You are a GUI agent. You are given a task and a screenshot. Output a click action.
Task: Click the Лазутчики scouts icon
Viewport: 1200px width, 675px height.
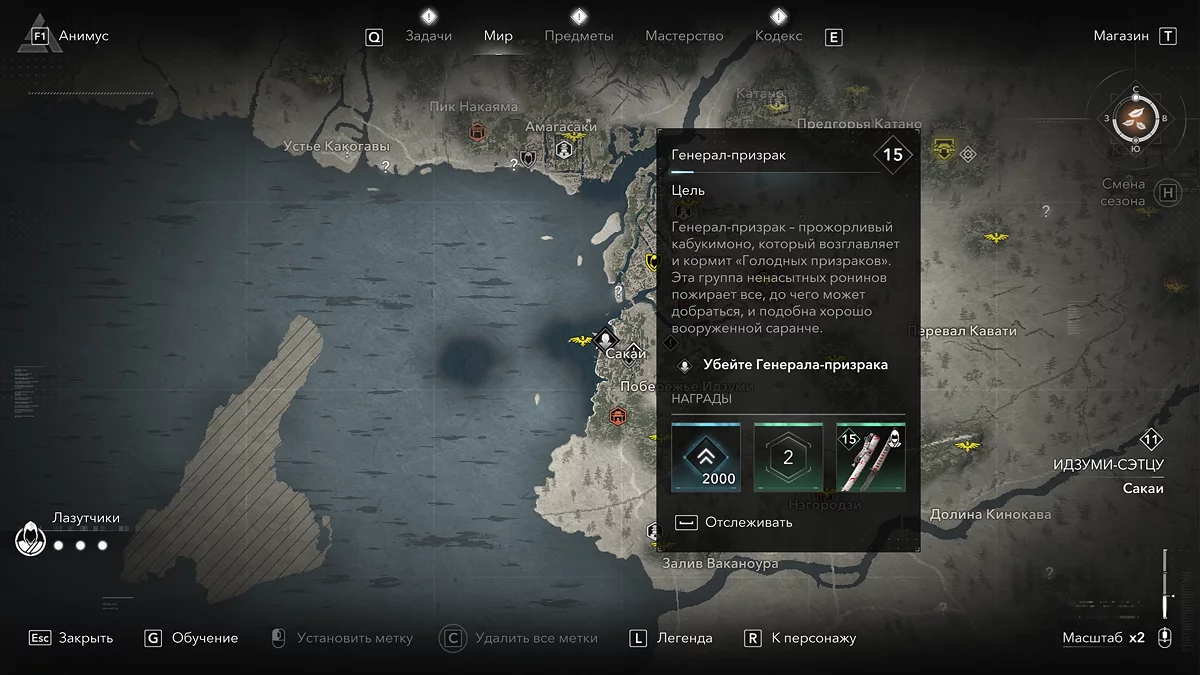(31, 540)
